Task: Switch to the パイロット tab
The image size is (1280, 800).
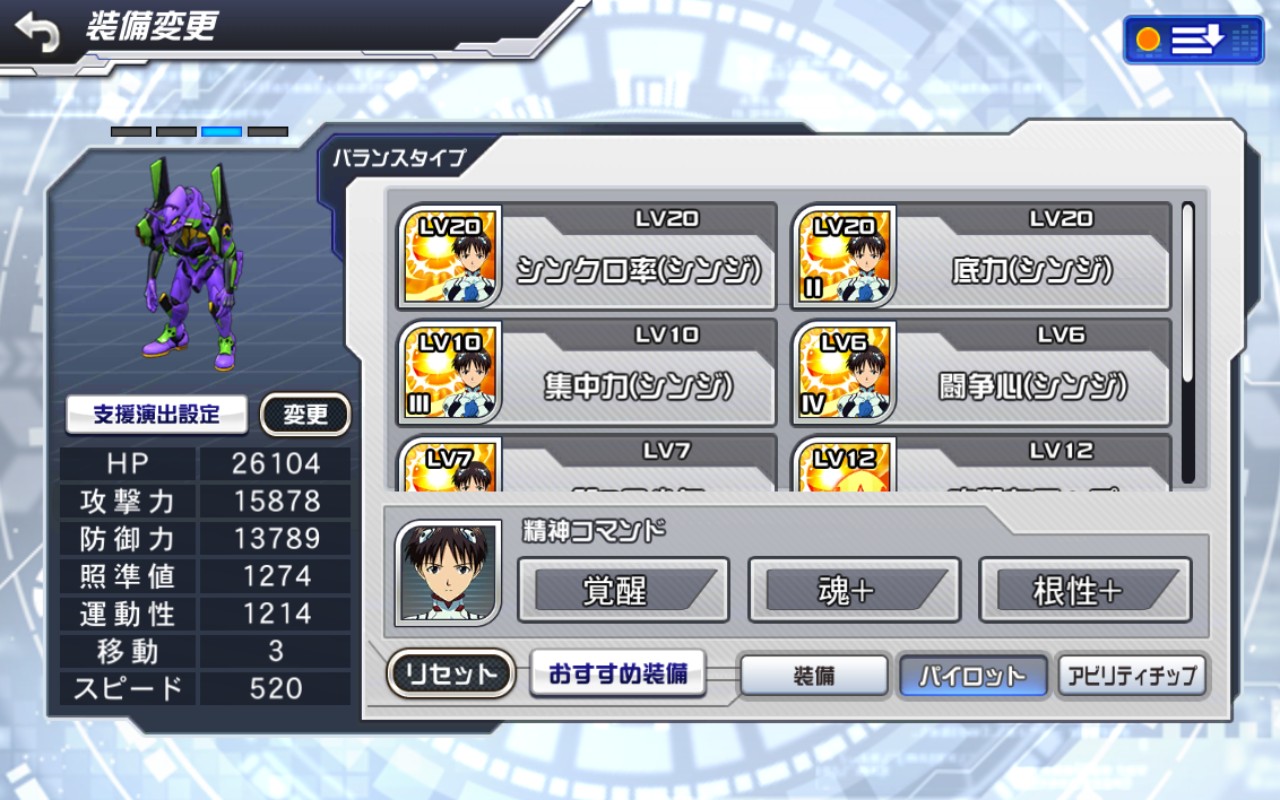Action: click(973, 676)
